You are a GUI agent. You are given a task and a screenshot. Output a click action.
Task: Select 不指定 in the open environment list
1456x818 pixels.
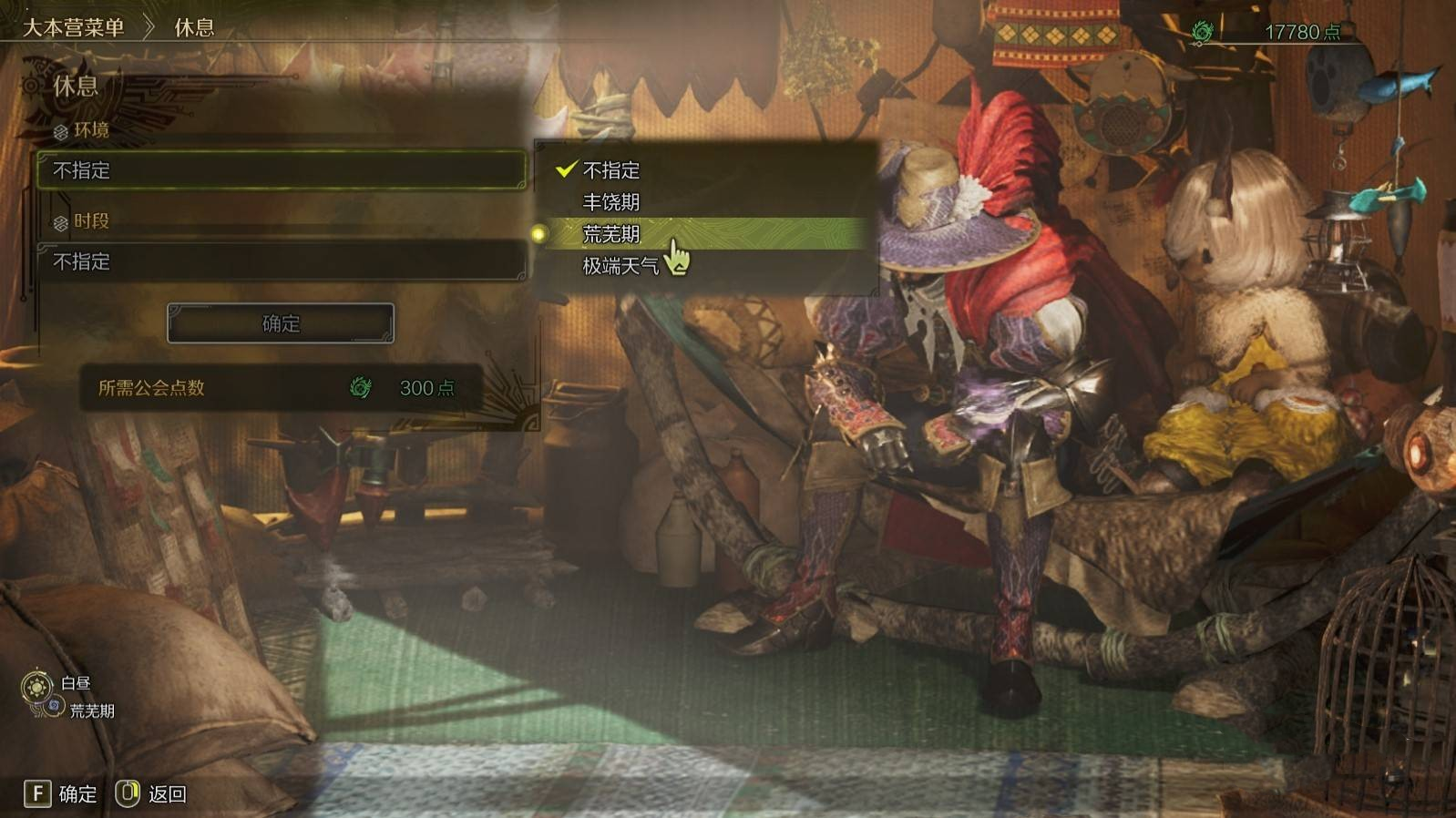click(x=611, y=170)
